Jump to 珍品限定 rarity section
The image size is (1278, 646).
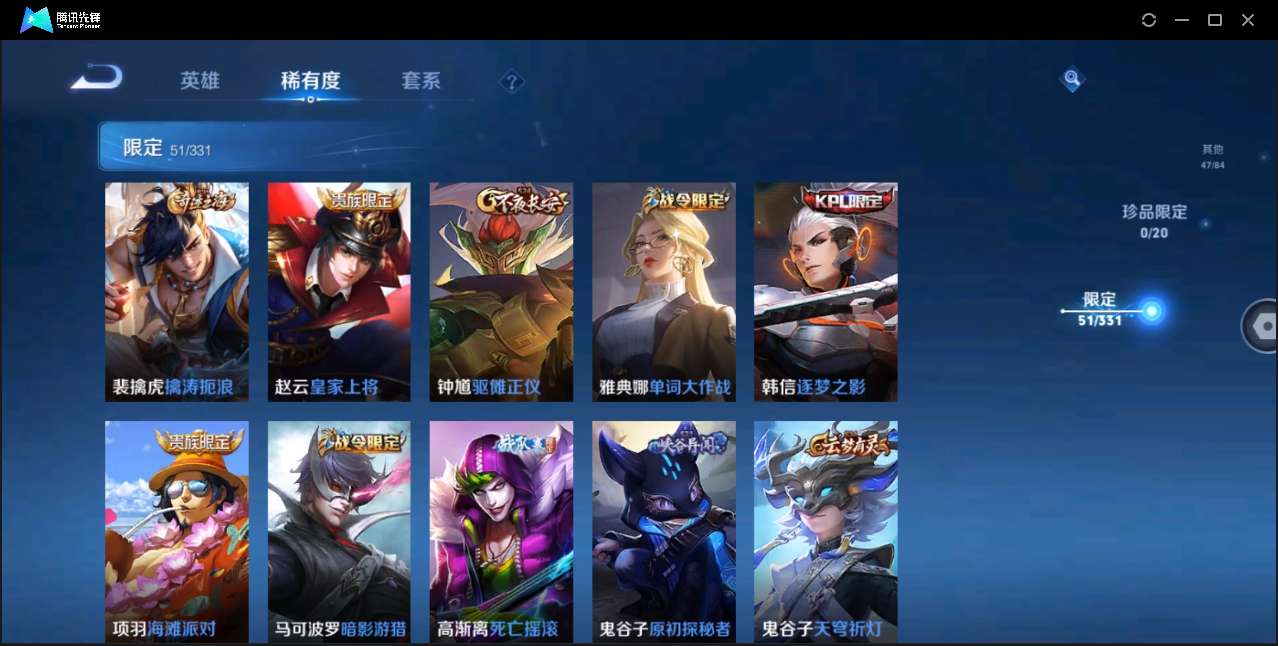point(1154,221)
